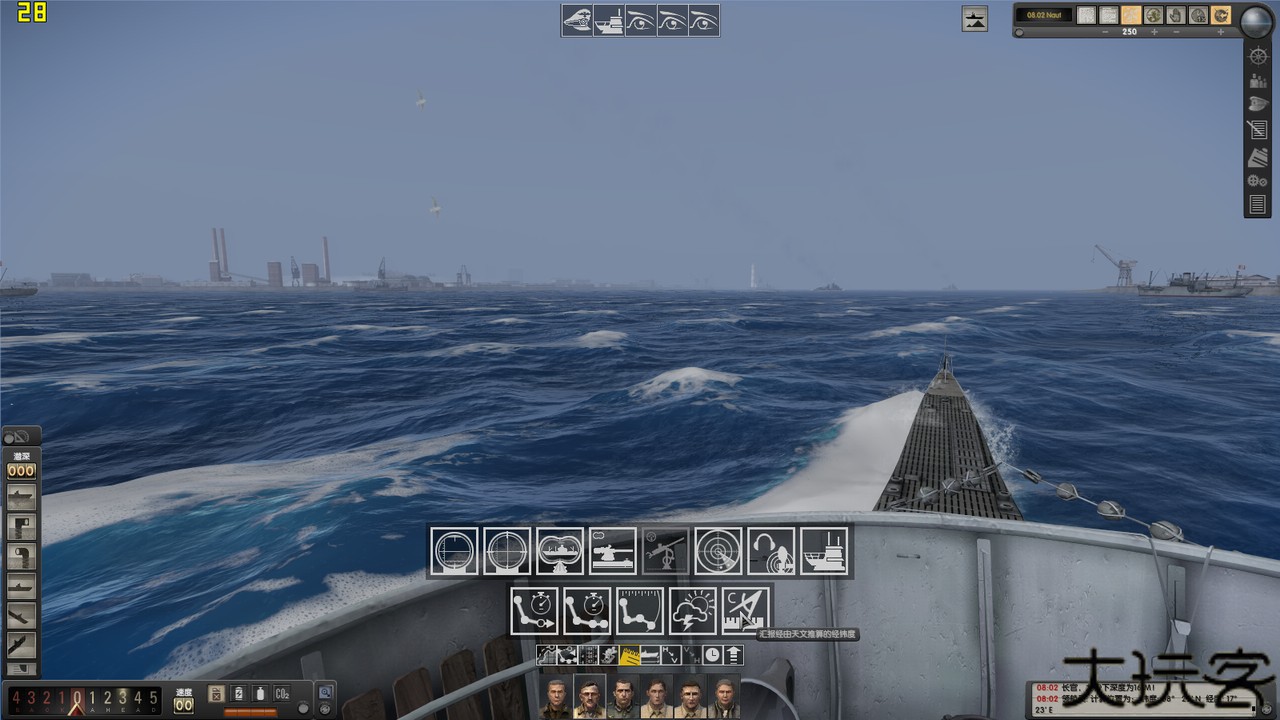Open the gears settings menu

(1257, 181)
